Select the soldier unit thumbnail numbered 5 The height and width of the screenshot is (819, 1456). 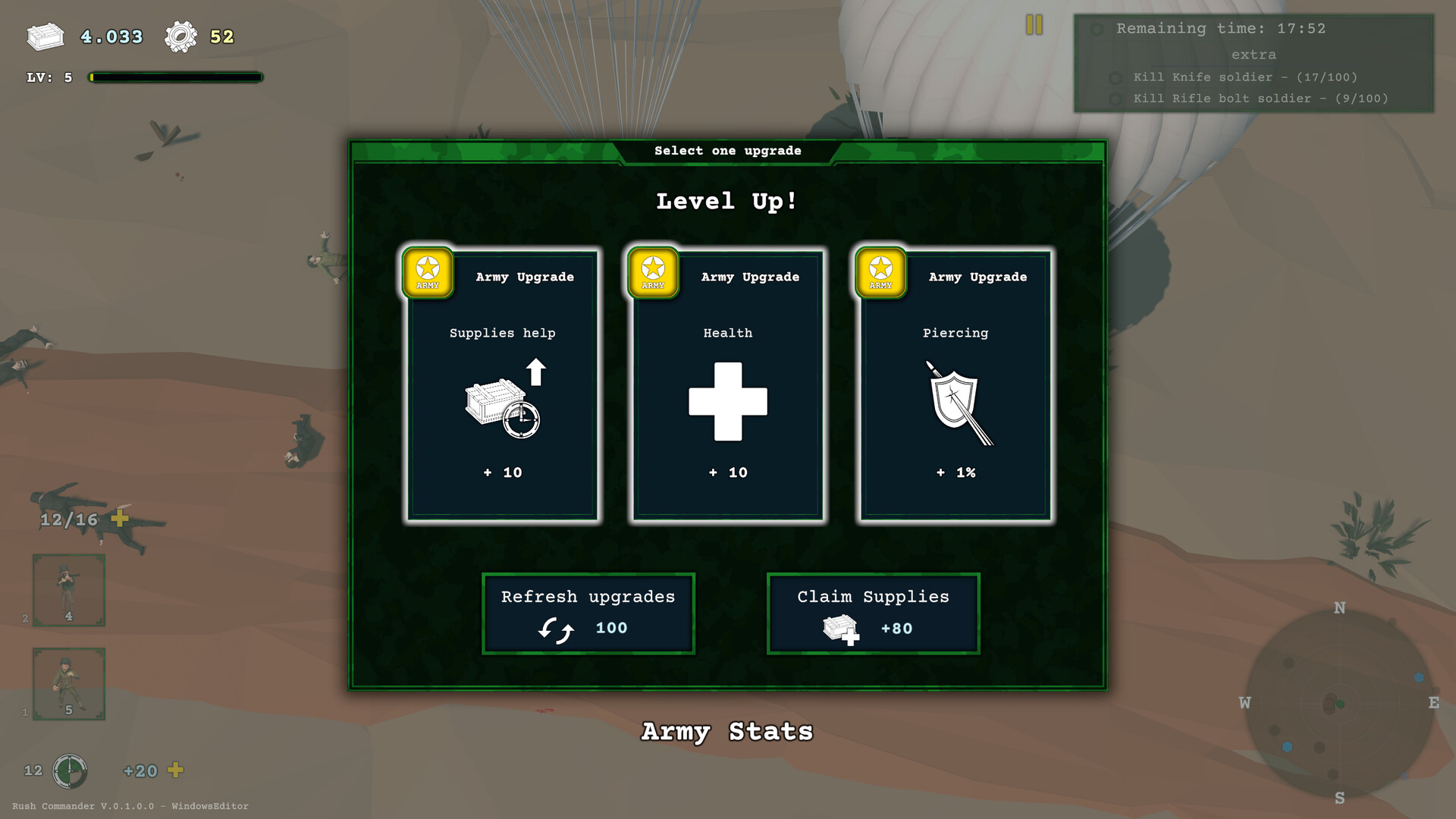[x=68, y=683]
